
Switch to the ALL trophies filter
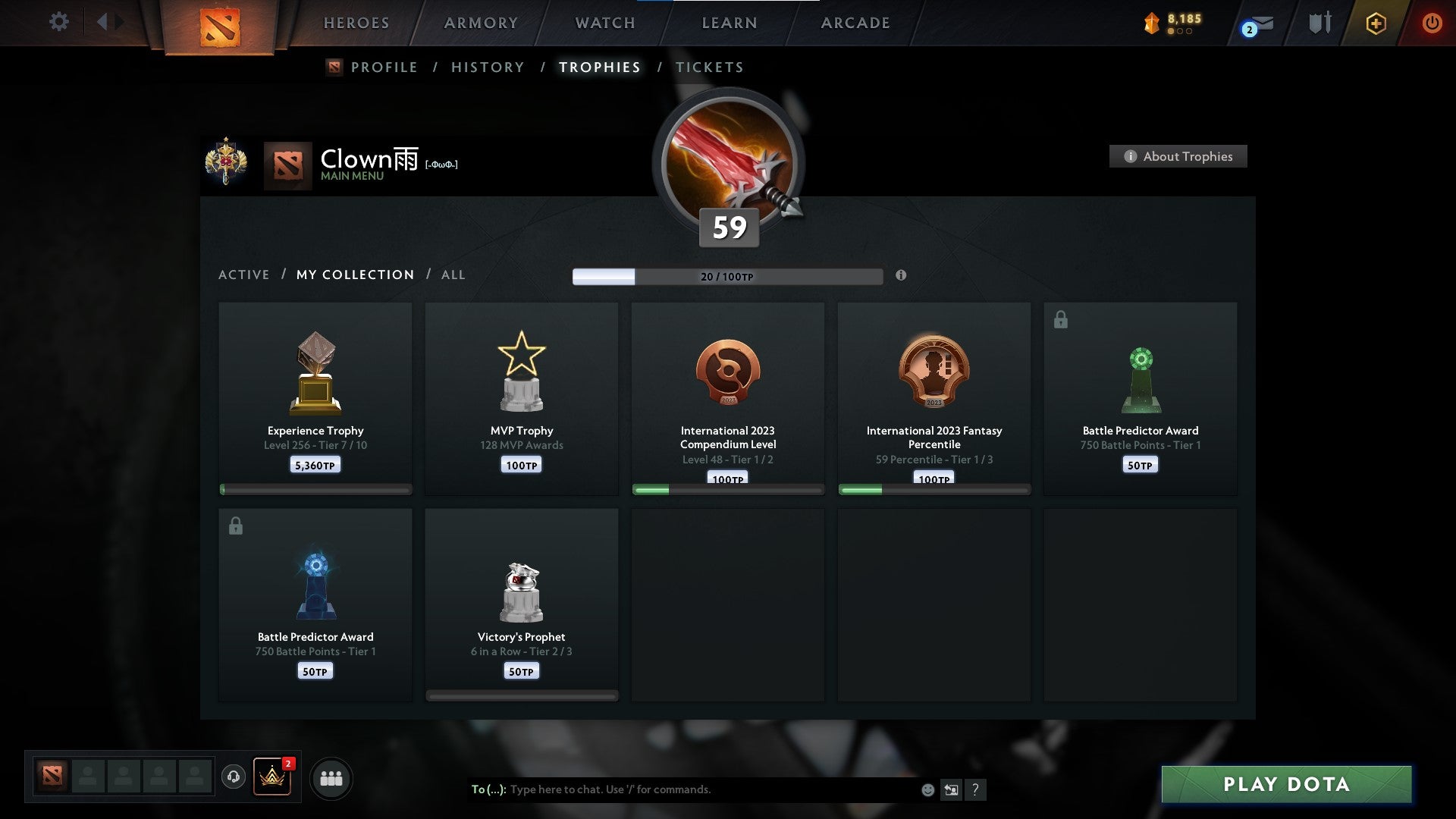click(453, 275)
